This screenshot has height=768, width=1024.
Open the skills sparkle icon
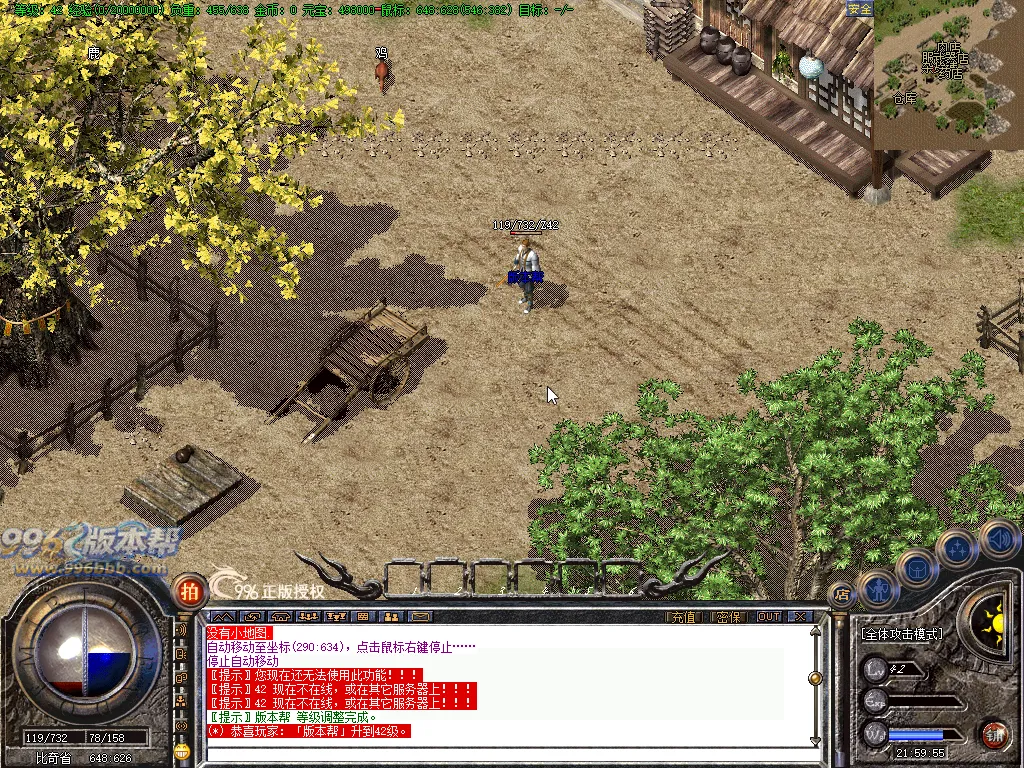[956, 547]
